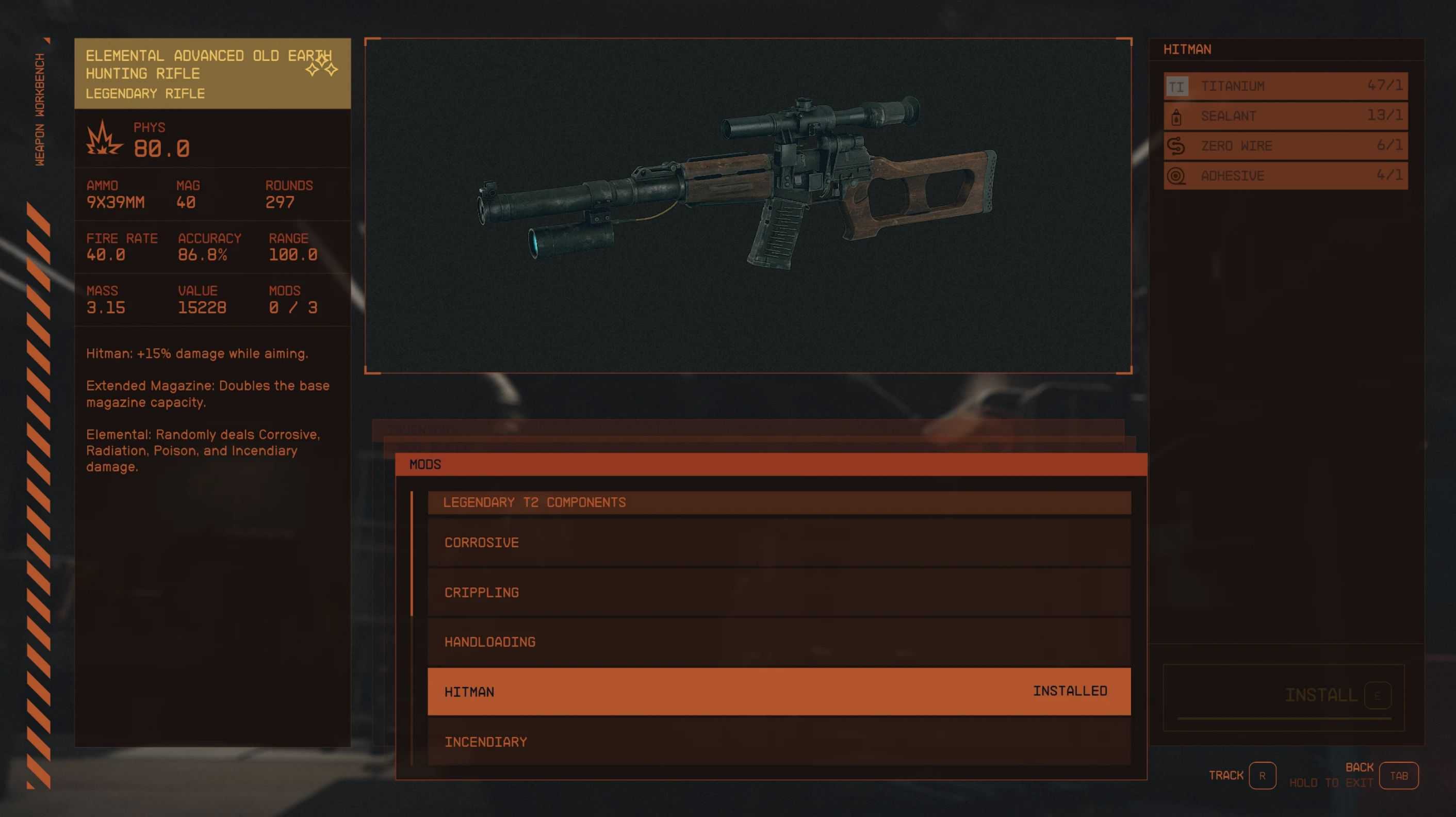Click the Zero Wire component row
The width and height of the screenshot is (1456, 817).
tap(1285, 146)
